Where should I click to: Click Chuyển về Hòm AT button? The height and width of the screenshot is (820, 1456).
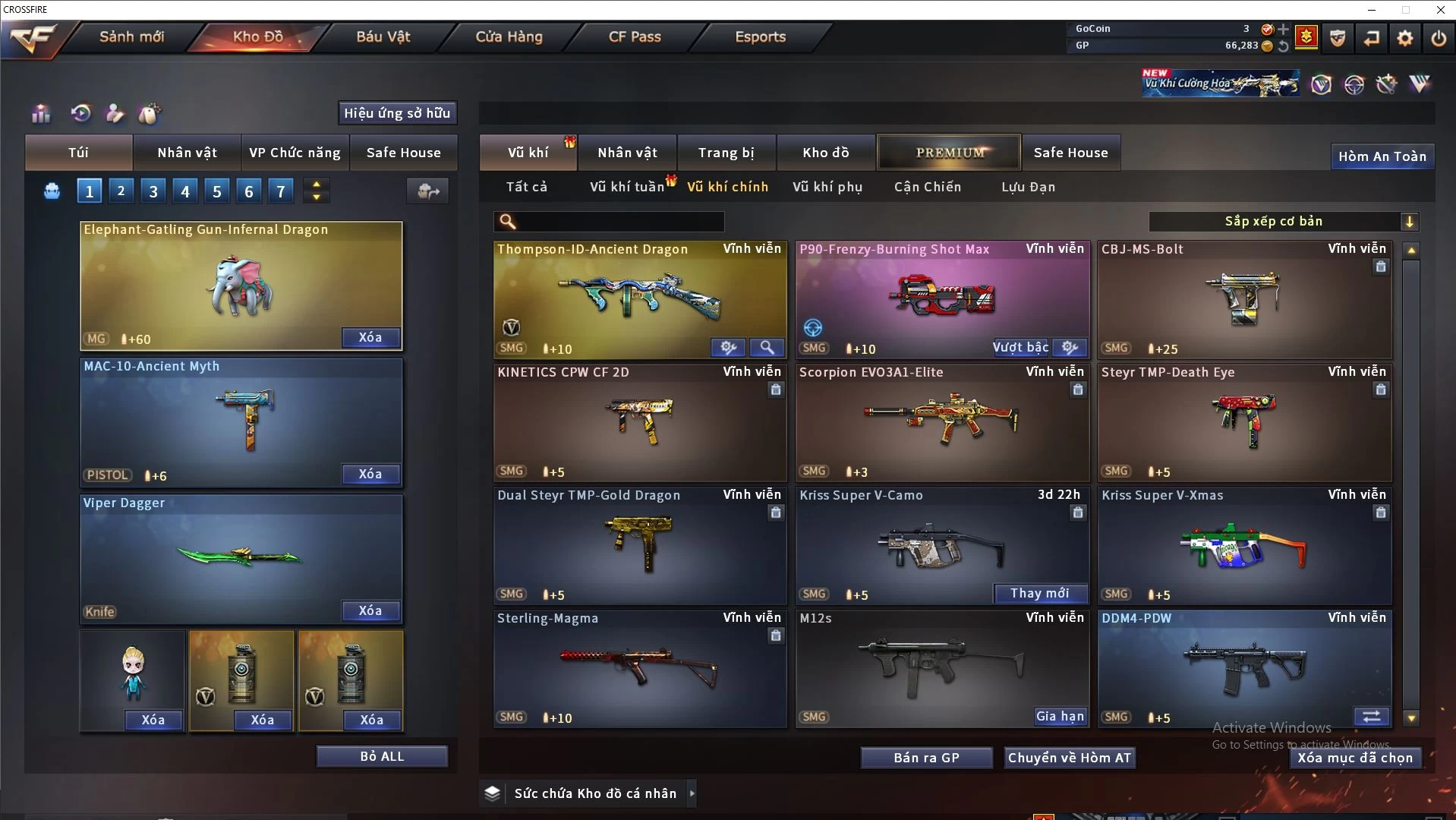[x=1069, y=758]
